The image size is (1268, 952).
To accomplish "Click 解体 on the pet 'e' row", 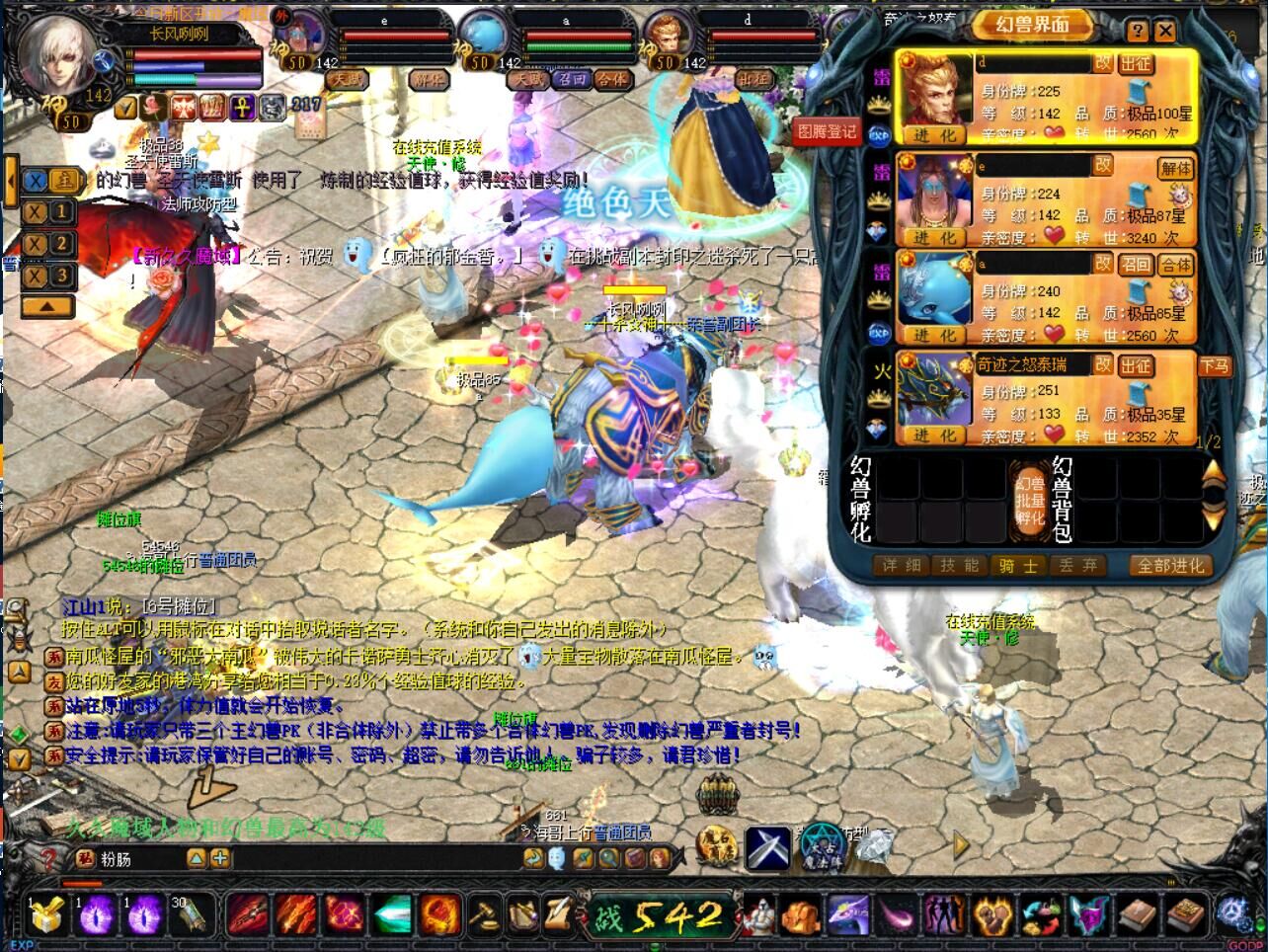I will coord(1175,168).
